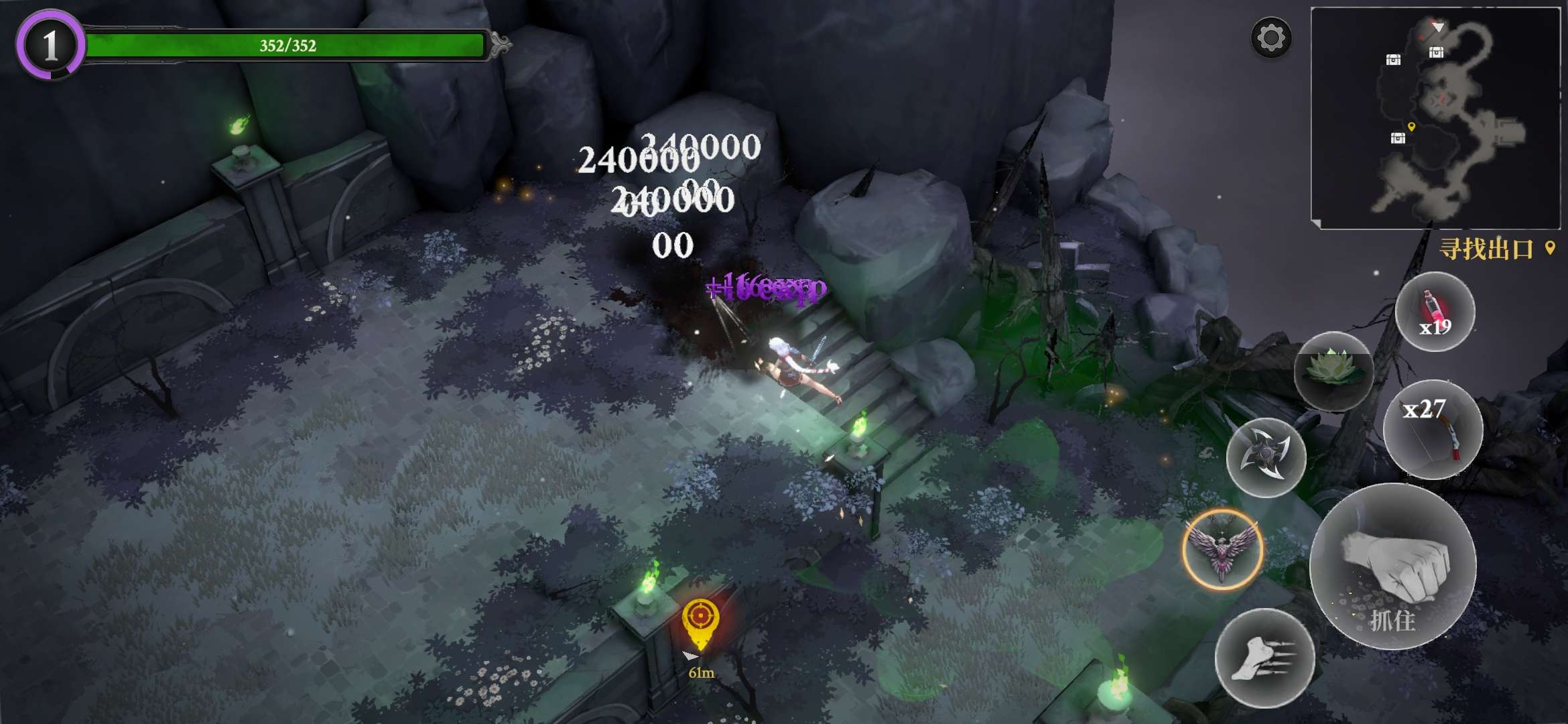
Task: Activate the winged emblem skill
Action: coord(1222,550)
